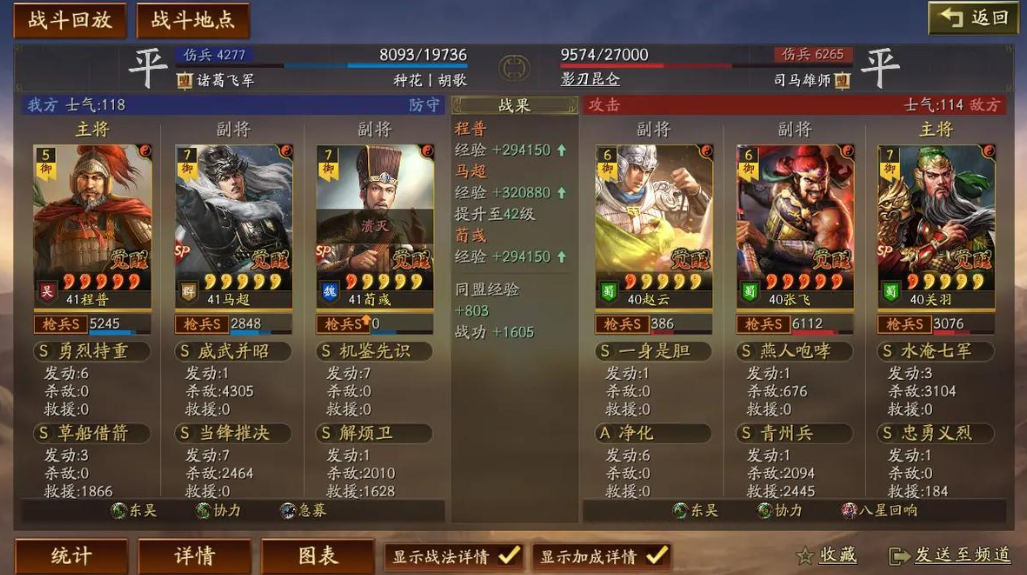Open the 统计 statistics view
The image size is (1027, 575).
pos(70,556)
